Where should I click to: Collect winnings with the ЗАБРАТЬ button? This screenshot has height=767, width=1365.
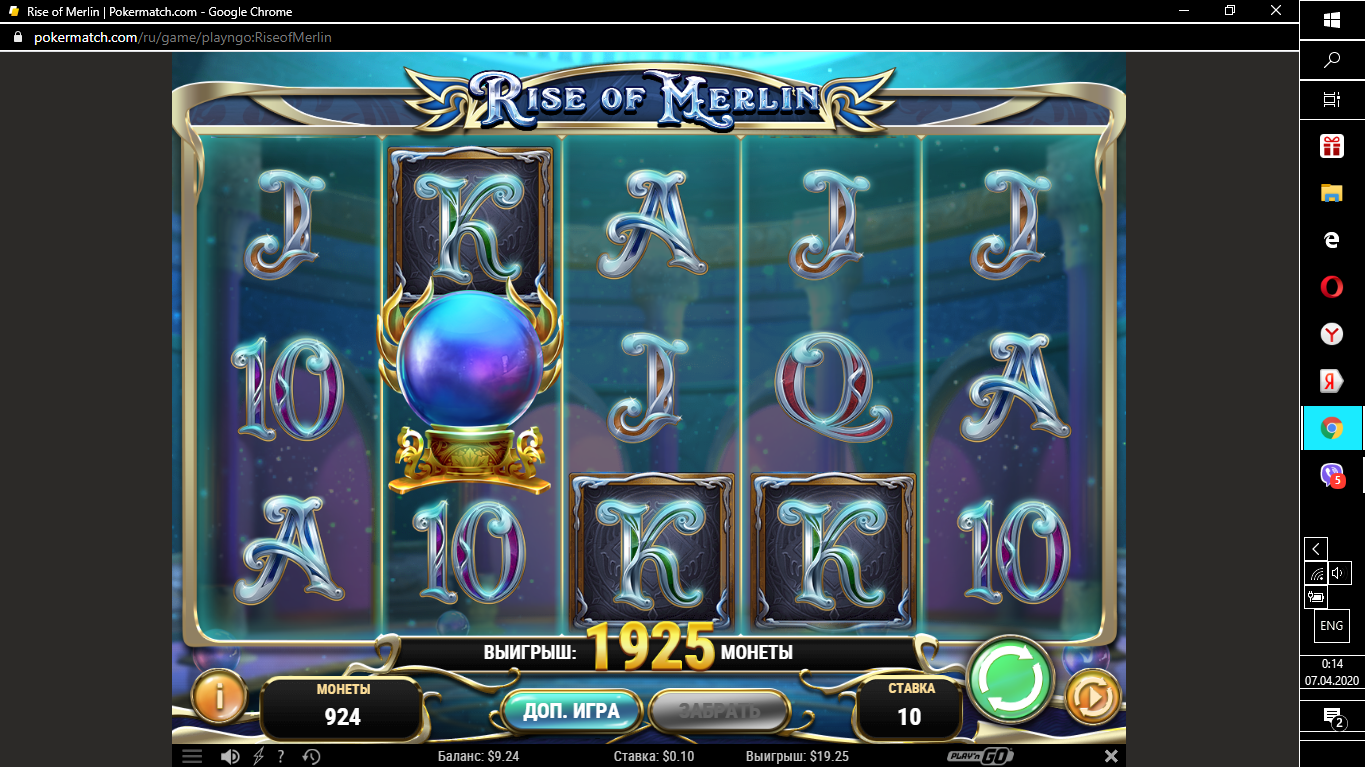pyautogui.click(x=720, y=711)
